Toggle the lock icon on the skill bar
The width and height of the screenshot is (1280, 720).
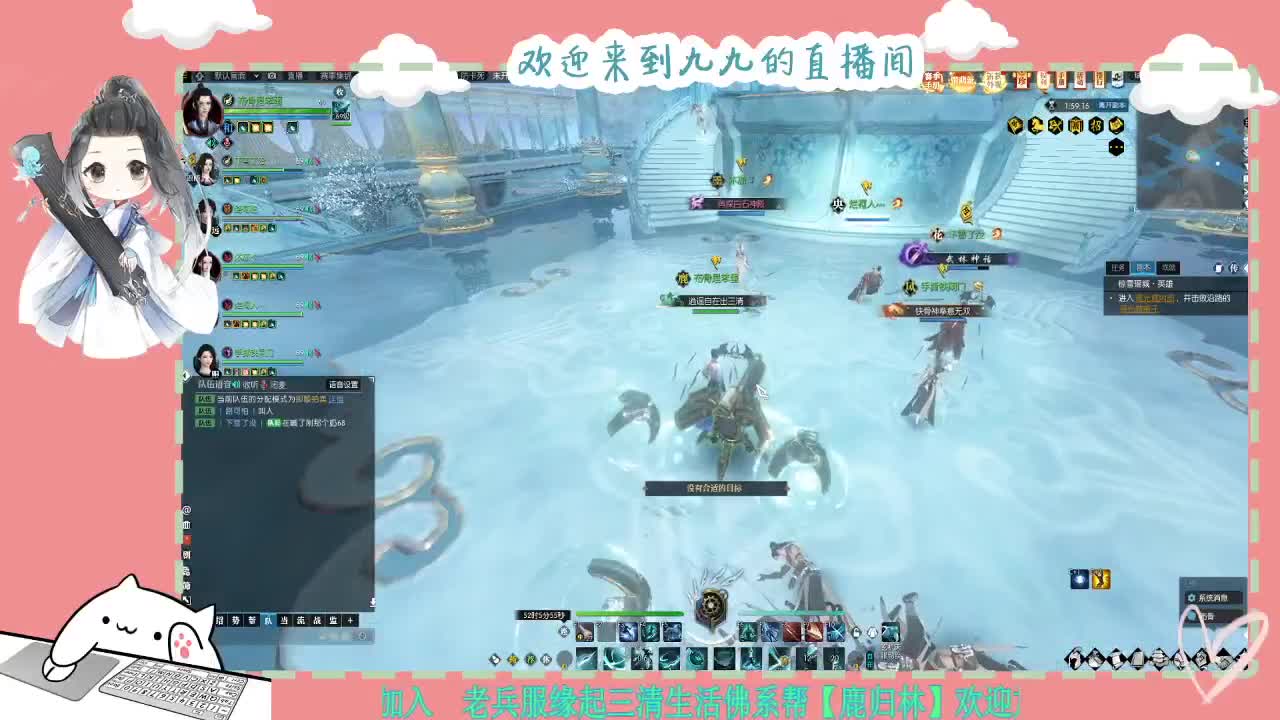point(857,633)
